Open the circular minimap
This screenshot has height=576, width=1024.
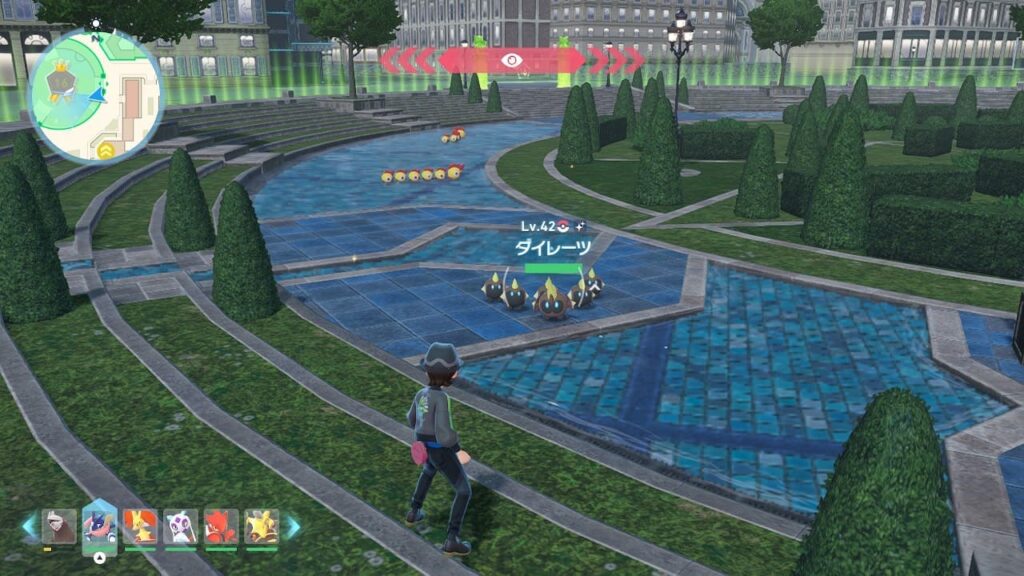pos(96,96)
